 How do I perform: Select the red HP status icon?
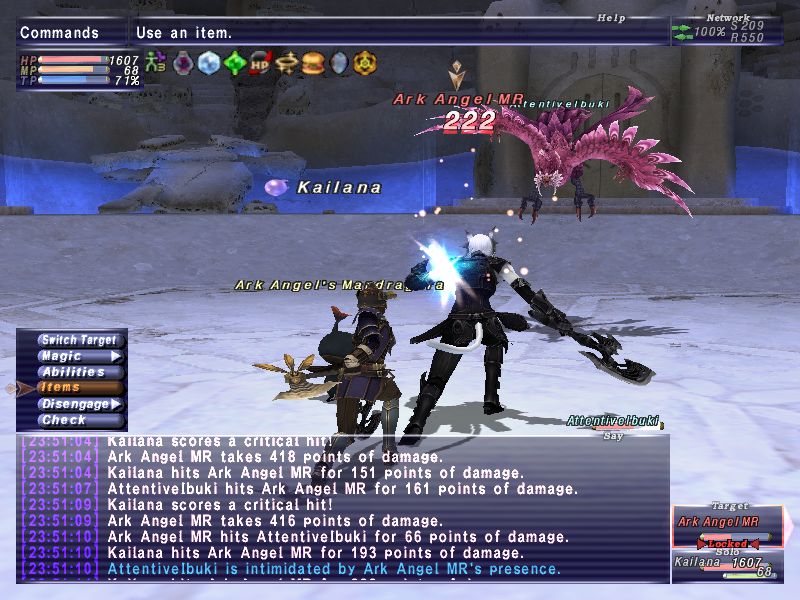coord(261,64)
